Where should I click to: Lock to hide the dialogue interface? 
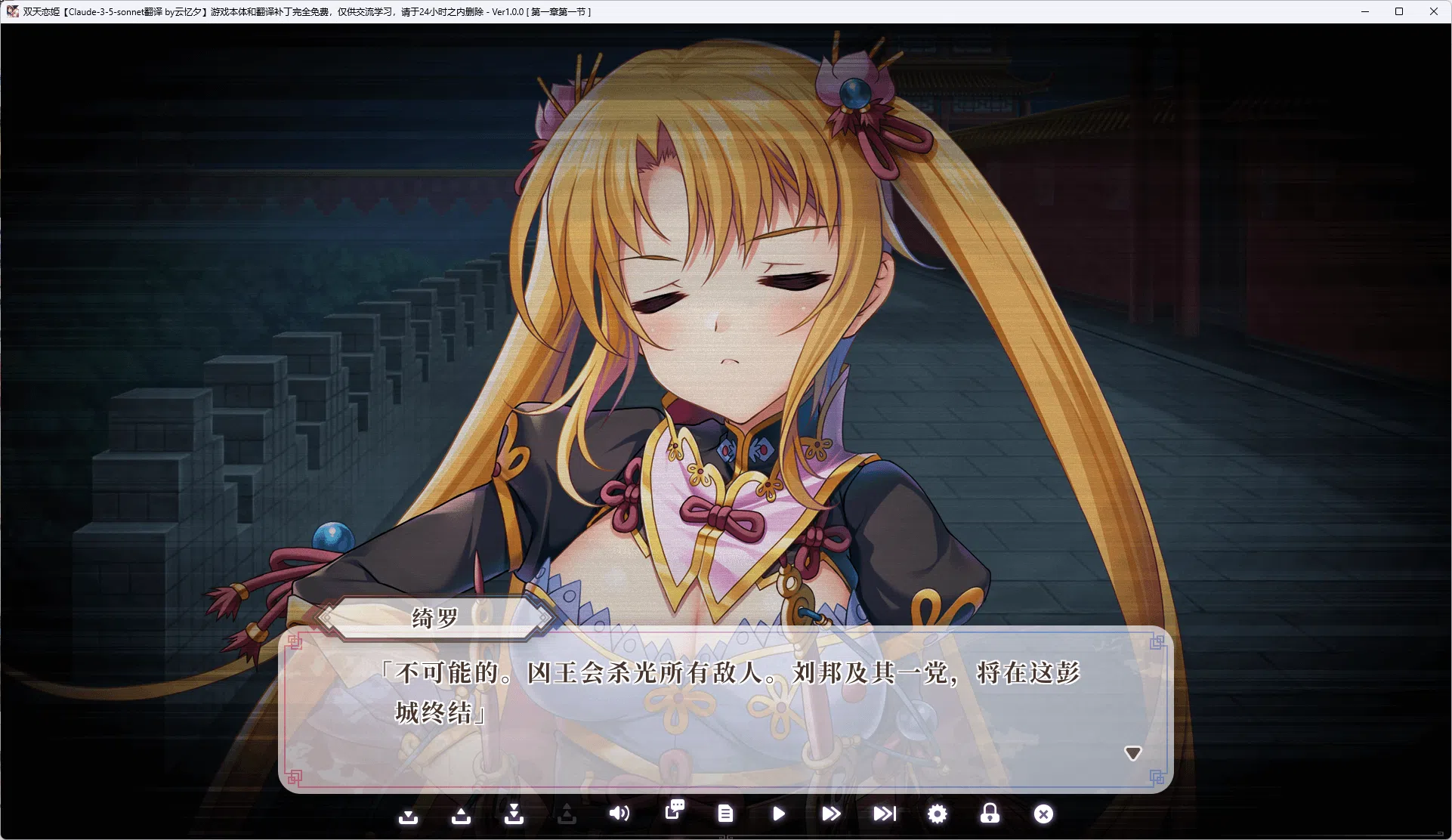click(990, 814)
